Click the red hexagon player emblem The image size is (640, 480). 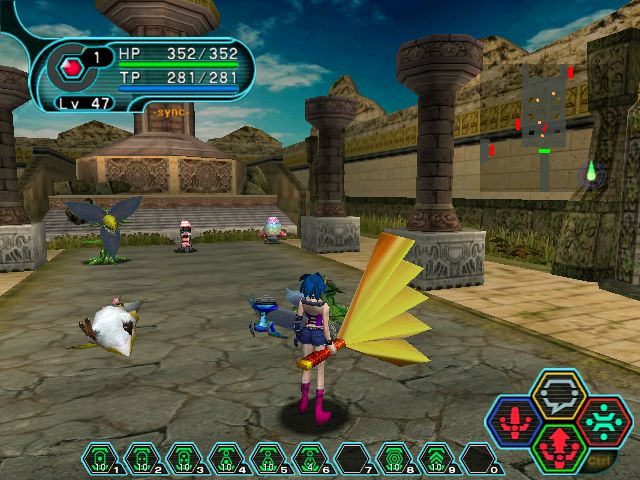pyautogui.click(x=71, y=69)
